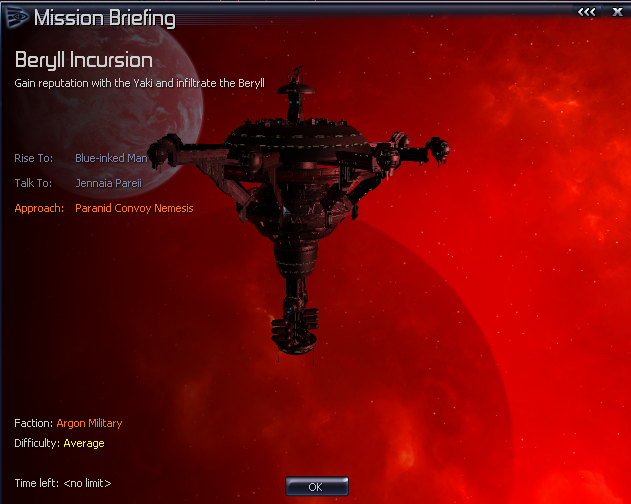This screenshot has width=631, height=504.
Task: Choose the Jennaia Pareii talk-to entry
Action: 110,183
